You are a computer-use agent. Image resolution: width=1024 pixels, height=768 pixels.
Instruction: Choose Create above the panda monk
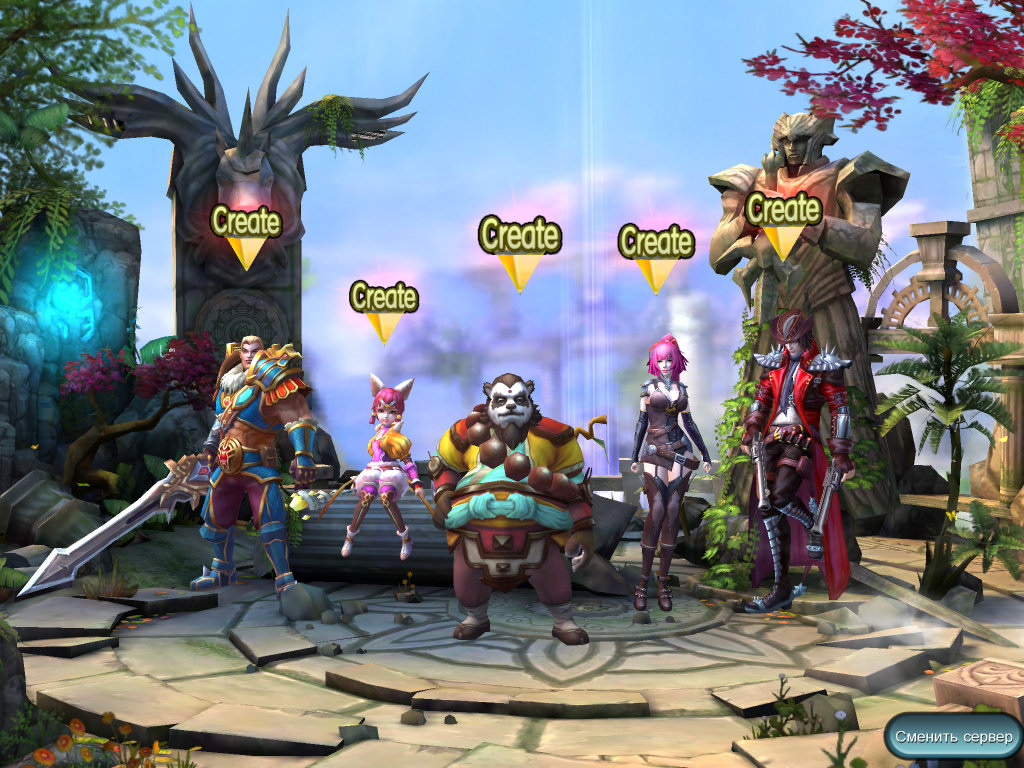519,238
